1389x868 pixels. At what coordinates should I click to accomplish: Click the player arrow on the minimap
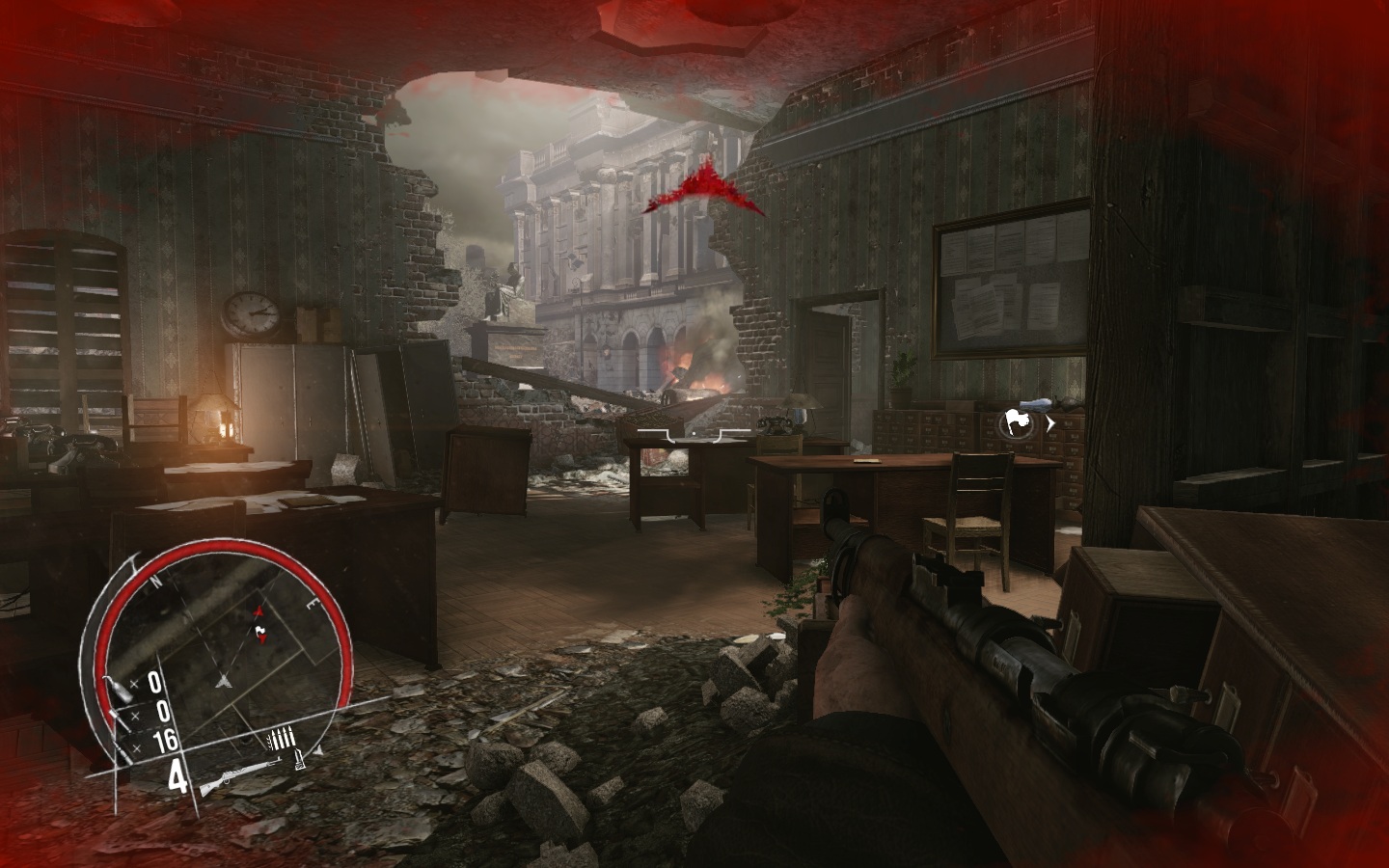click(x=224, y=679)
